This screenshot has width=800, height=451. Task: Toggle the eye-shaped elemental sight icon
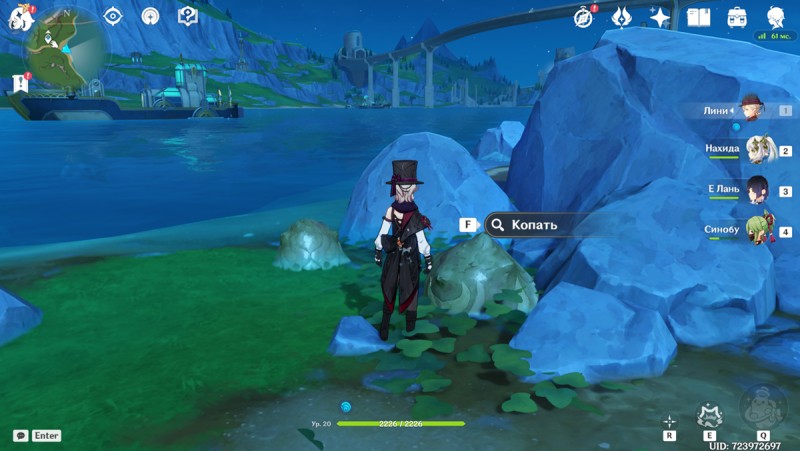pyautogui.click(x=113, y=16)
